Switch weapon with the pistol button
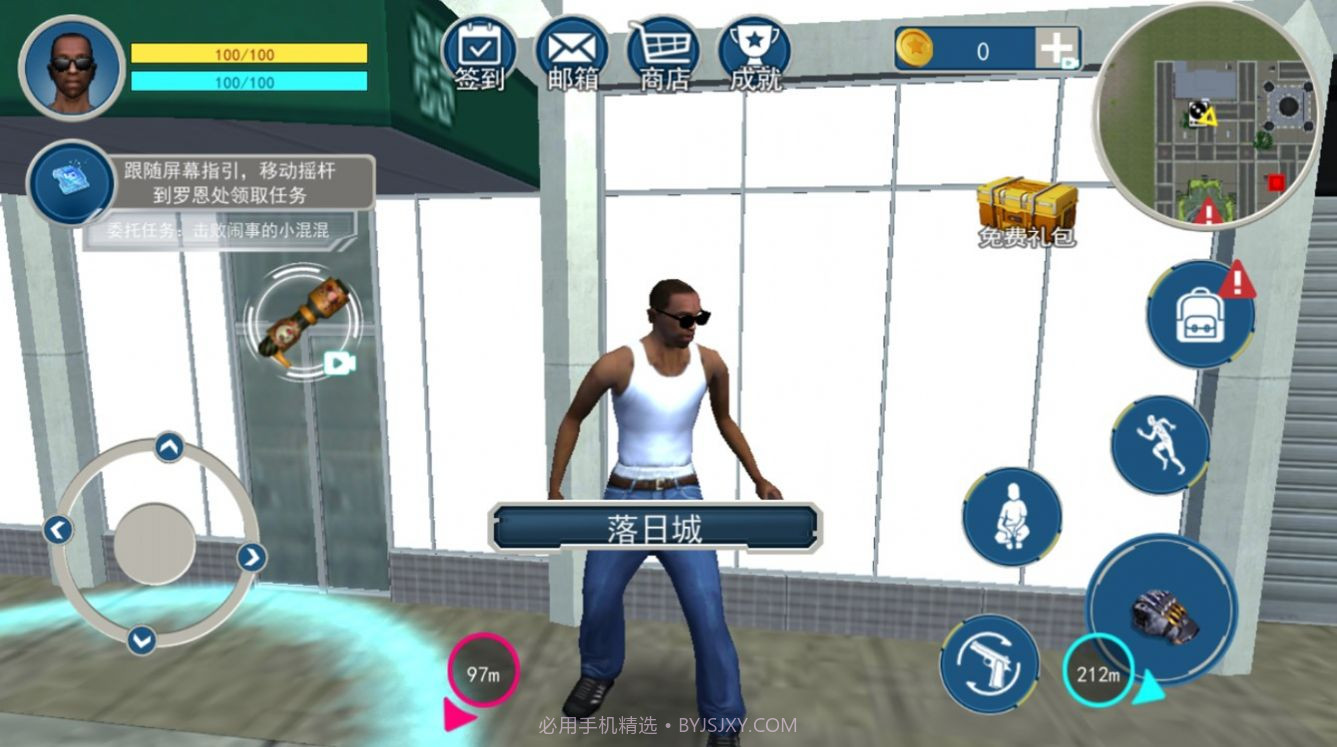The image size is (1337, 747). pos(989,664)
